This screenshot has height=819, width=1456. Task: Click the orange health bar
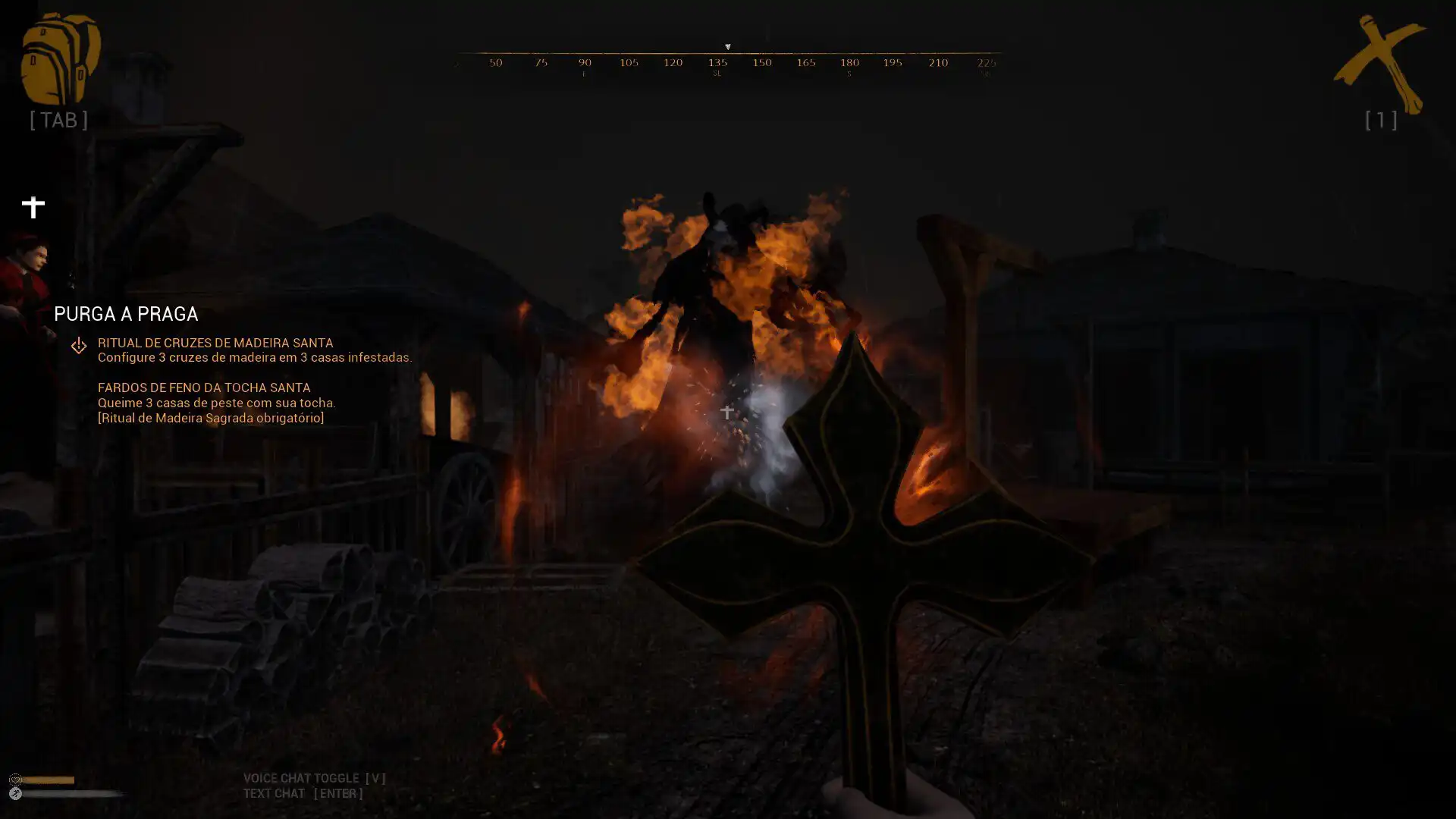[49, 779]
